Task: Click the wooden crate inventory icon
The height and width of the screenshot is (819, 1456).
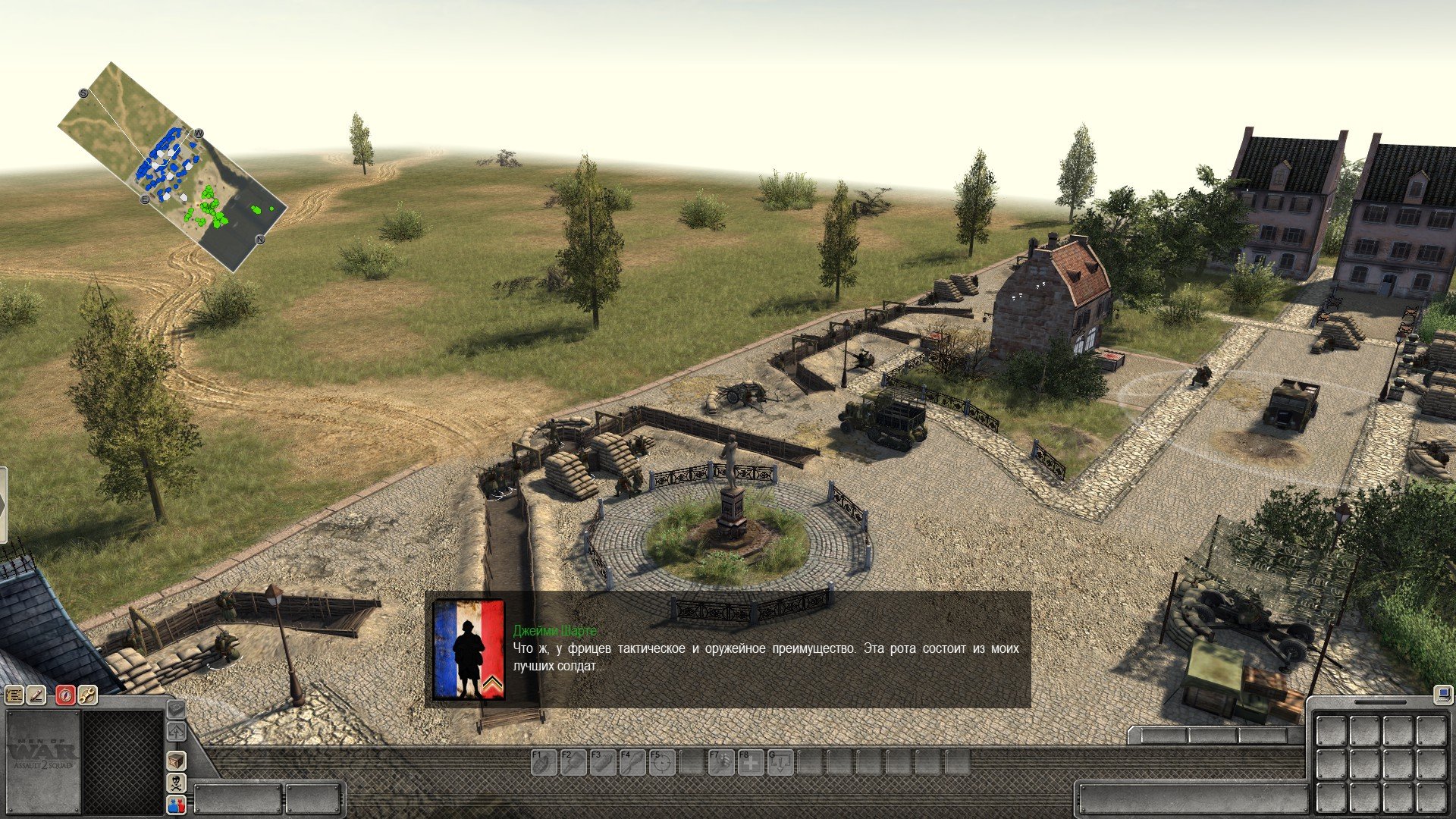Action: pyautogui.click(x=176, y=761)
